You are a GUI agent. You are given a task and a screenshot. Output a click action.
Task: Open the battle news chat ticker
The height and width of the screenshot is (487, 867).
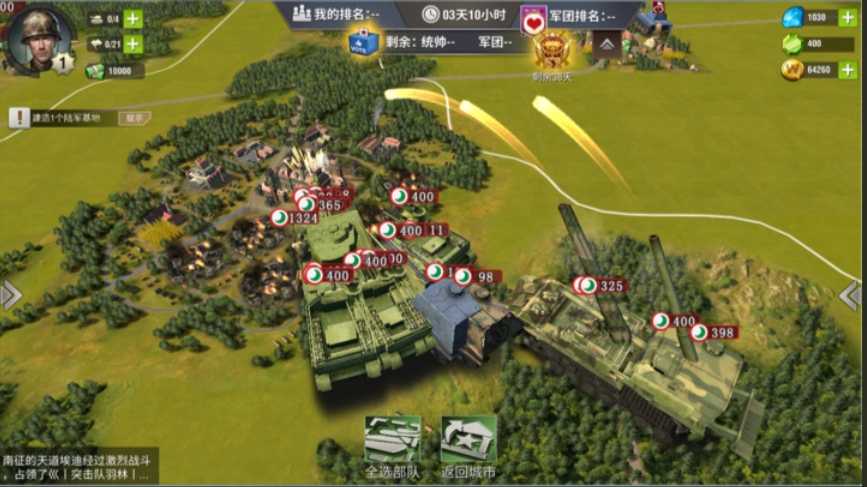click(77, 467)
